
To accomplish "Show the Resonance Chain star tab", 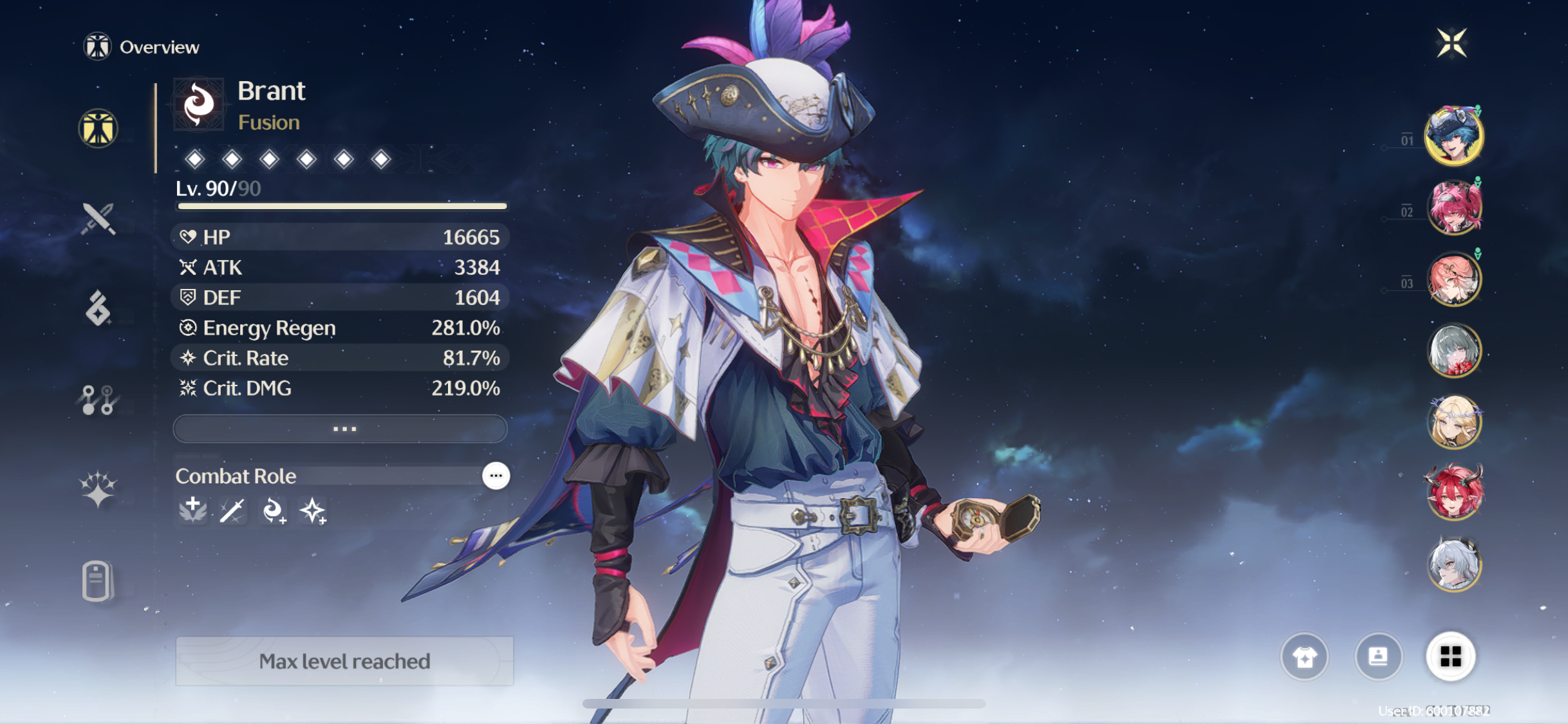I will point(98,489).
